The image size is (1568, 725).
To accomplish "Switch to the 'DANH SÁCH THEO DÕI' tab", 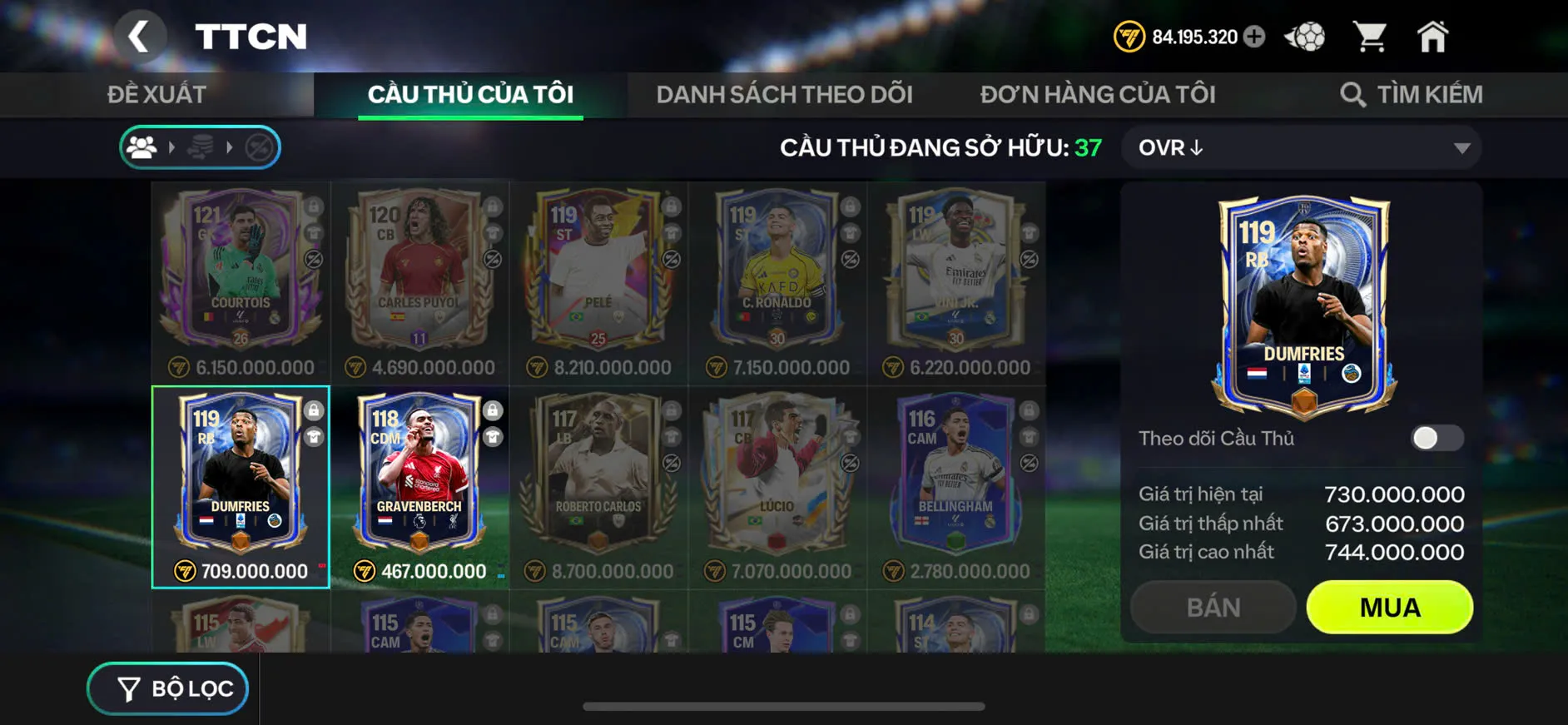I will tap(785, 93).
